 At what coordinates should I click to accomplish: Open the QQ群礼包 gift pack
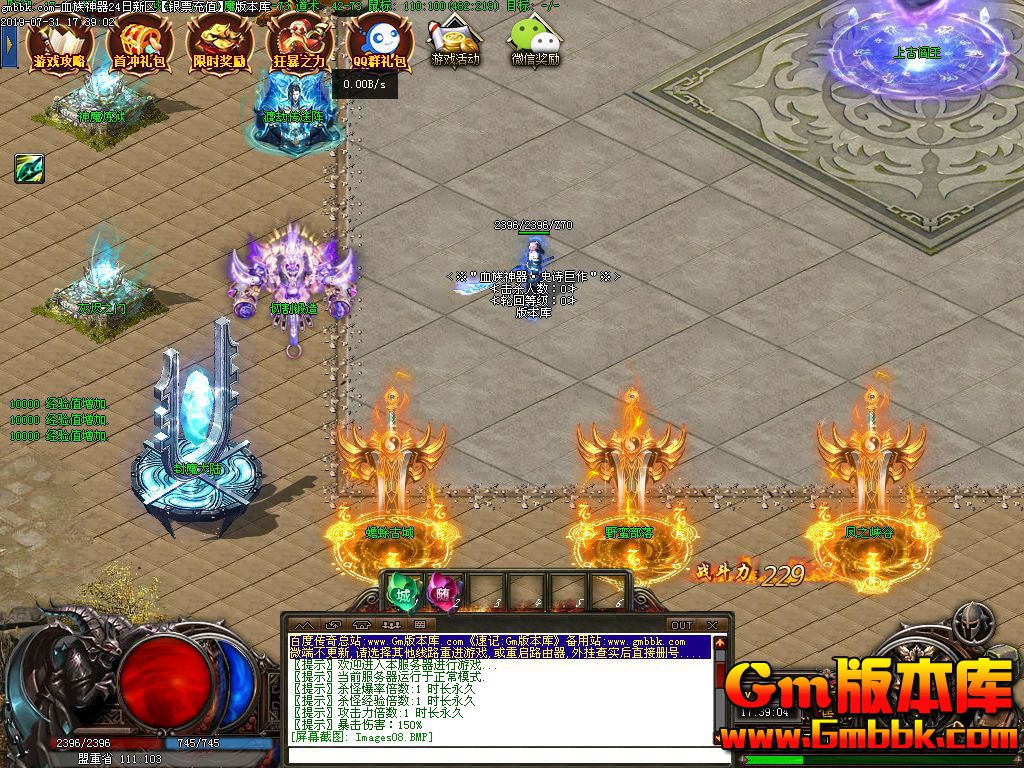(380, 45)
